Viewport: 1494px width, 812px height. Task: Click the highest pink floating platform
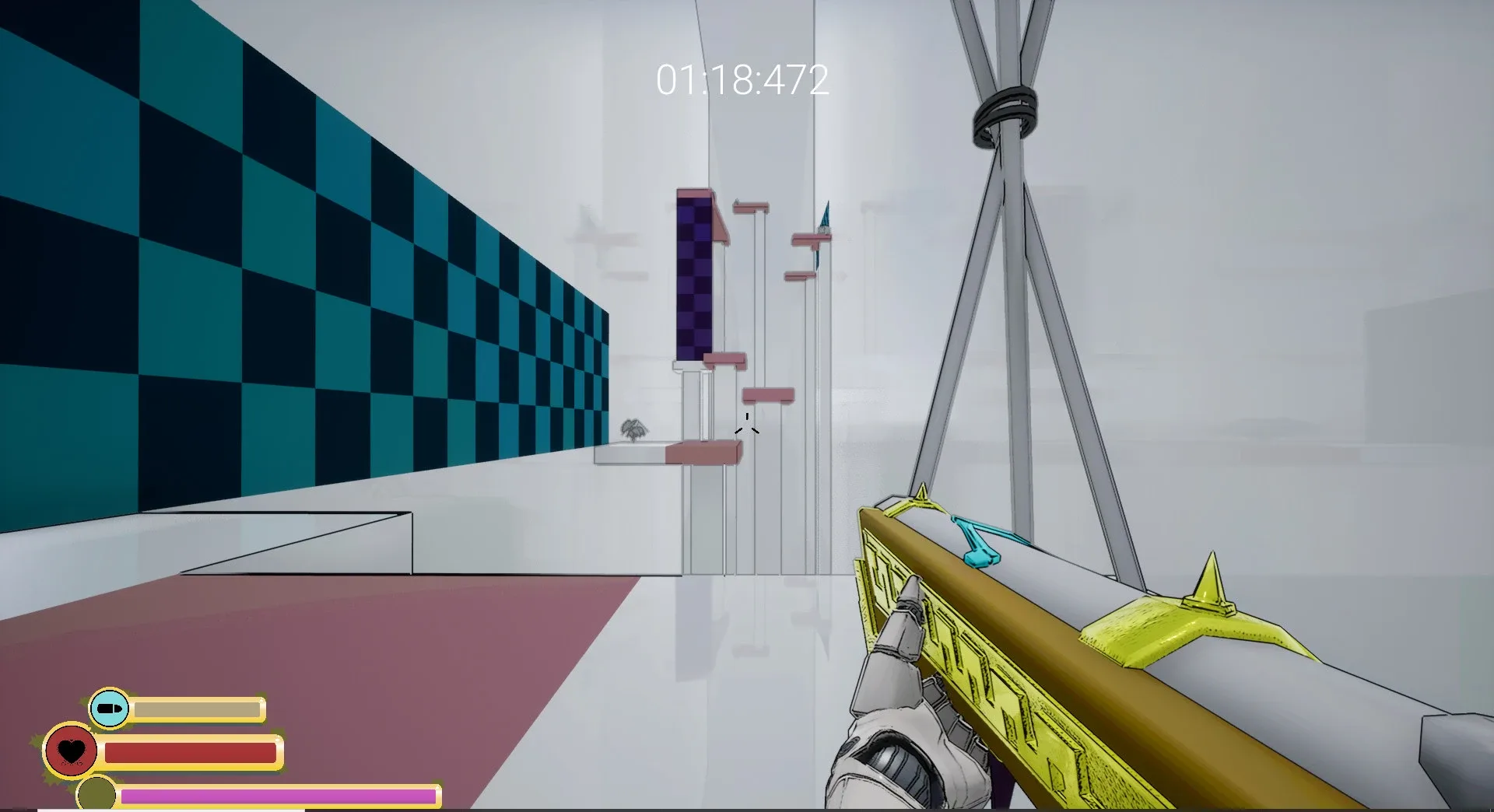click(751, 205)
